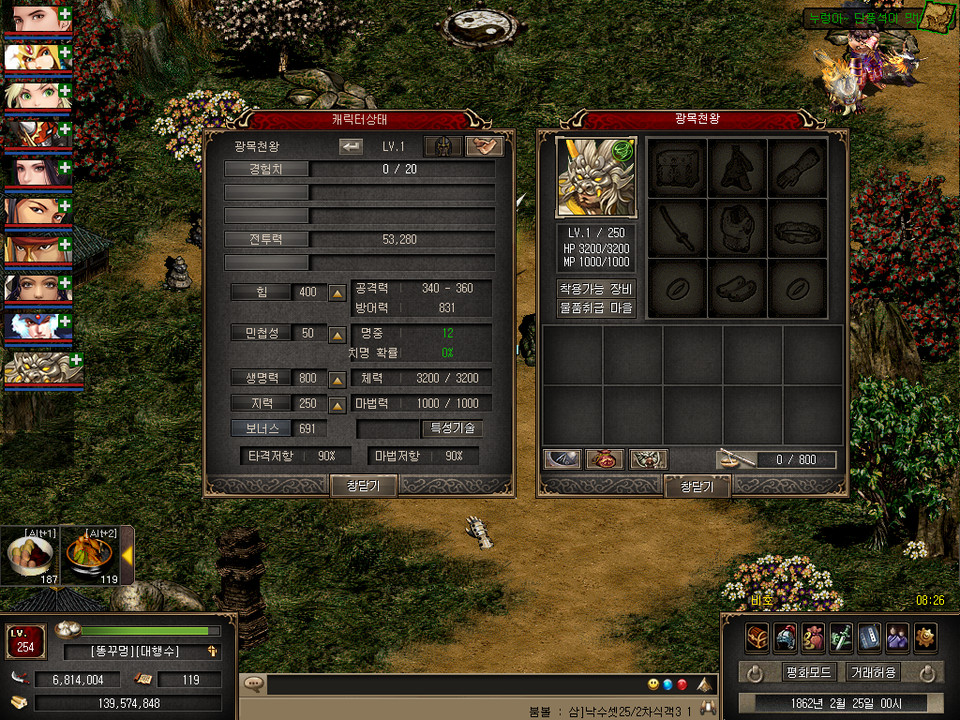This screenshot has height=720, width=960.
Task: Toggle 거래허용 trade permission
Action: 871,673
